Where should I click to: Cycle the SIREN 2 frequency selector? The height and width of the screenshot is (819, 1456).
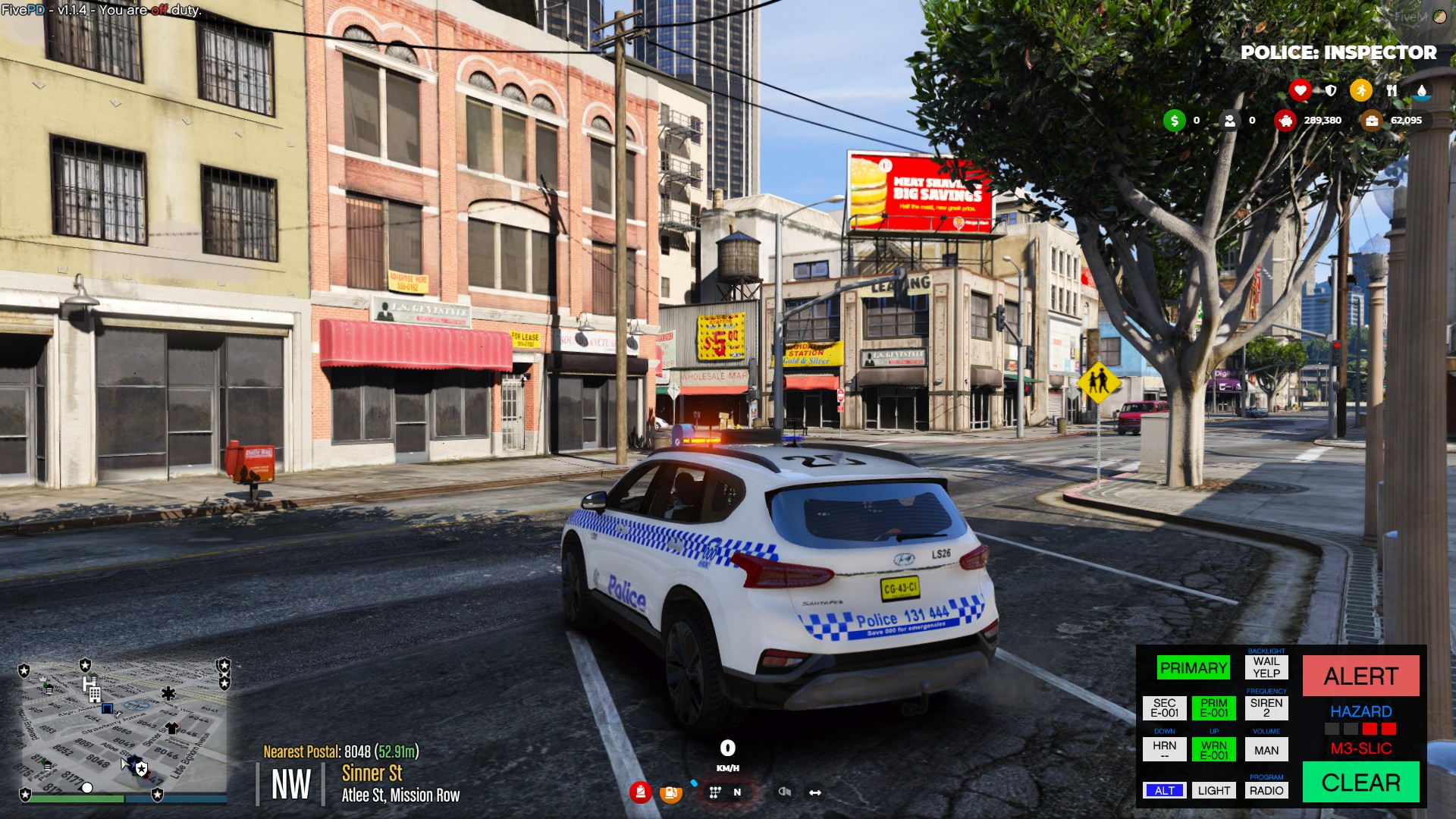coord(1268,707)
